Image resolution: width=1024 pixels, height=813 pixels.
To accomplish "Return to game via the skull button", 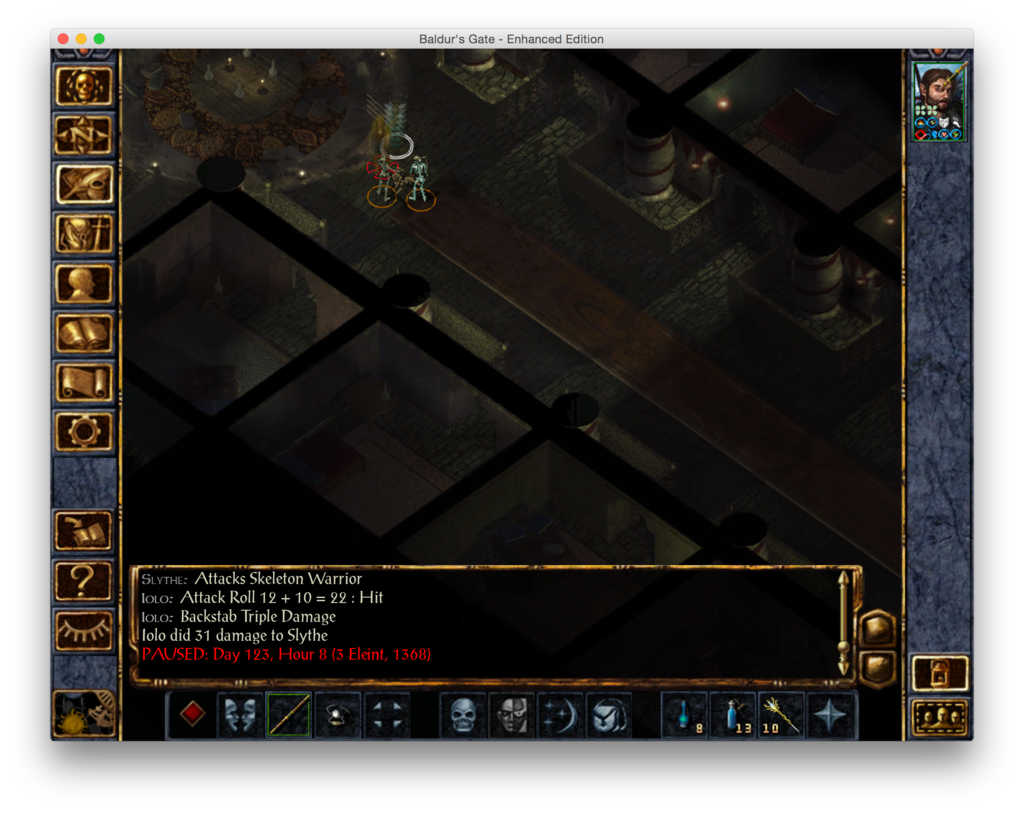I will (x=83, y=87).
